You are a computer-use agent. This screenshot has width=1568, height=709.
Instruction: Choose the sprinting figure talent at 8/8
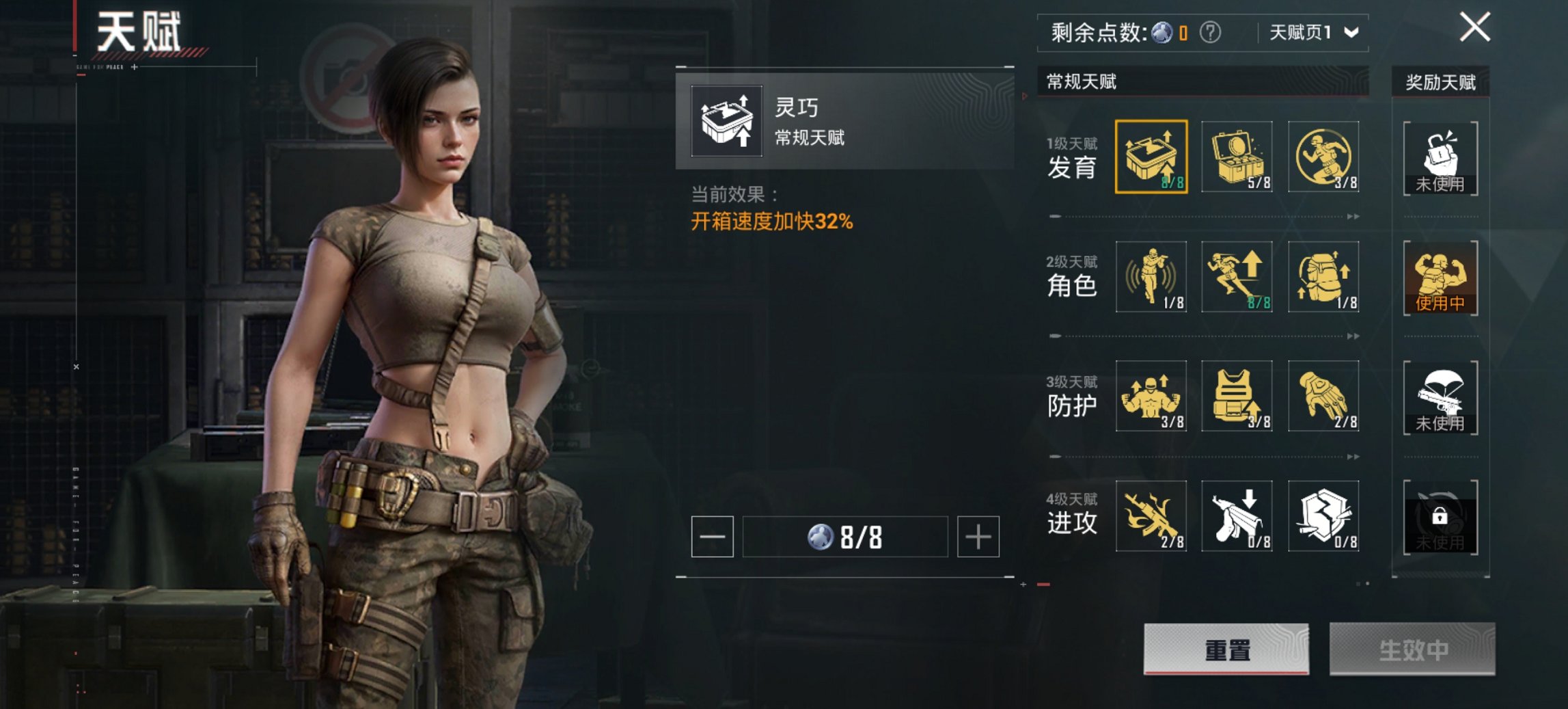pos(1237,276)
